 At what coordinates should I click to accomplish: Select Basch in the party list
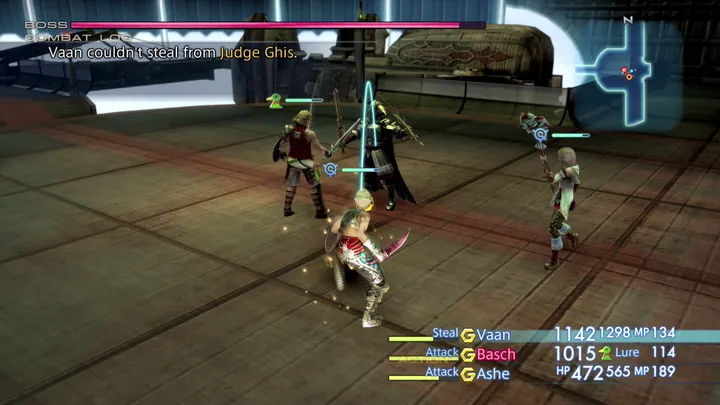pos(496,354)
